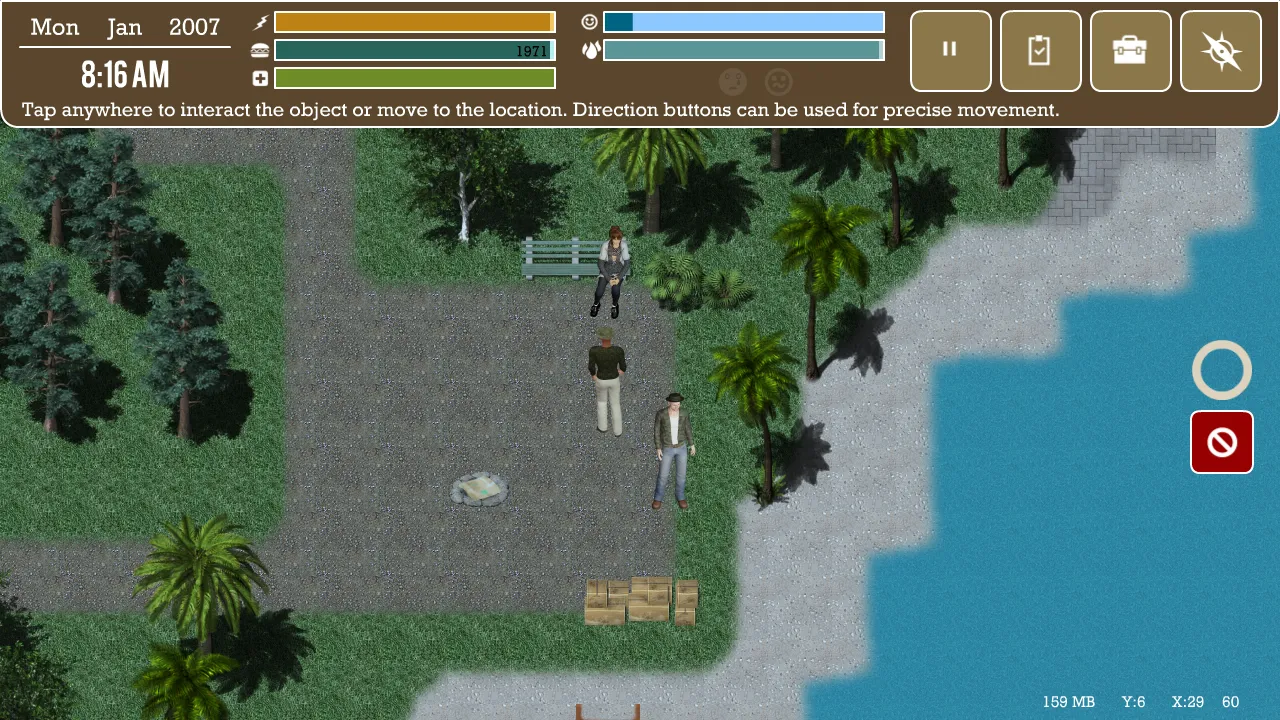Toggle the circle button above the prohibition sign
The height and width of the screenshot is (720, 1280).
click(x=1221, y=370)
